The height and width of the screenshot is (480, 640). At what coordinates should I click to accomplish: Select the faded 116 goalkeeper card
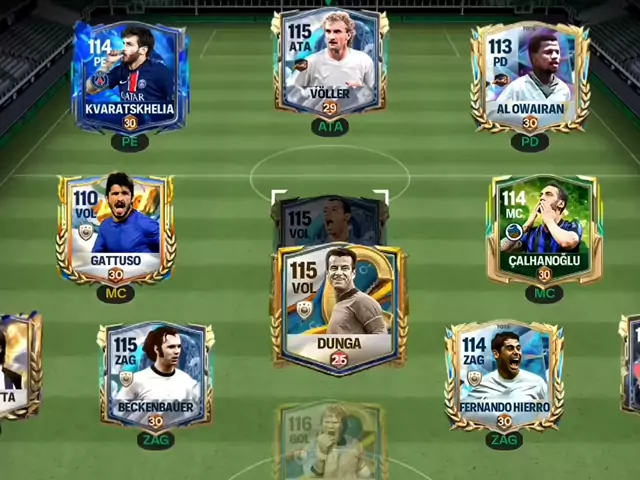(330, 442)
